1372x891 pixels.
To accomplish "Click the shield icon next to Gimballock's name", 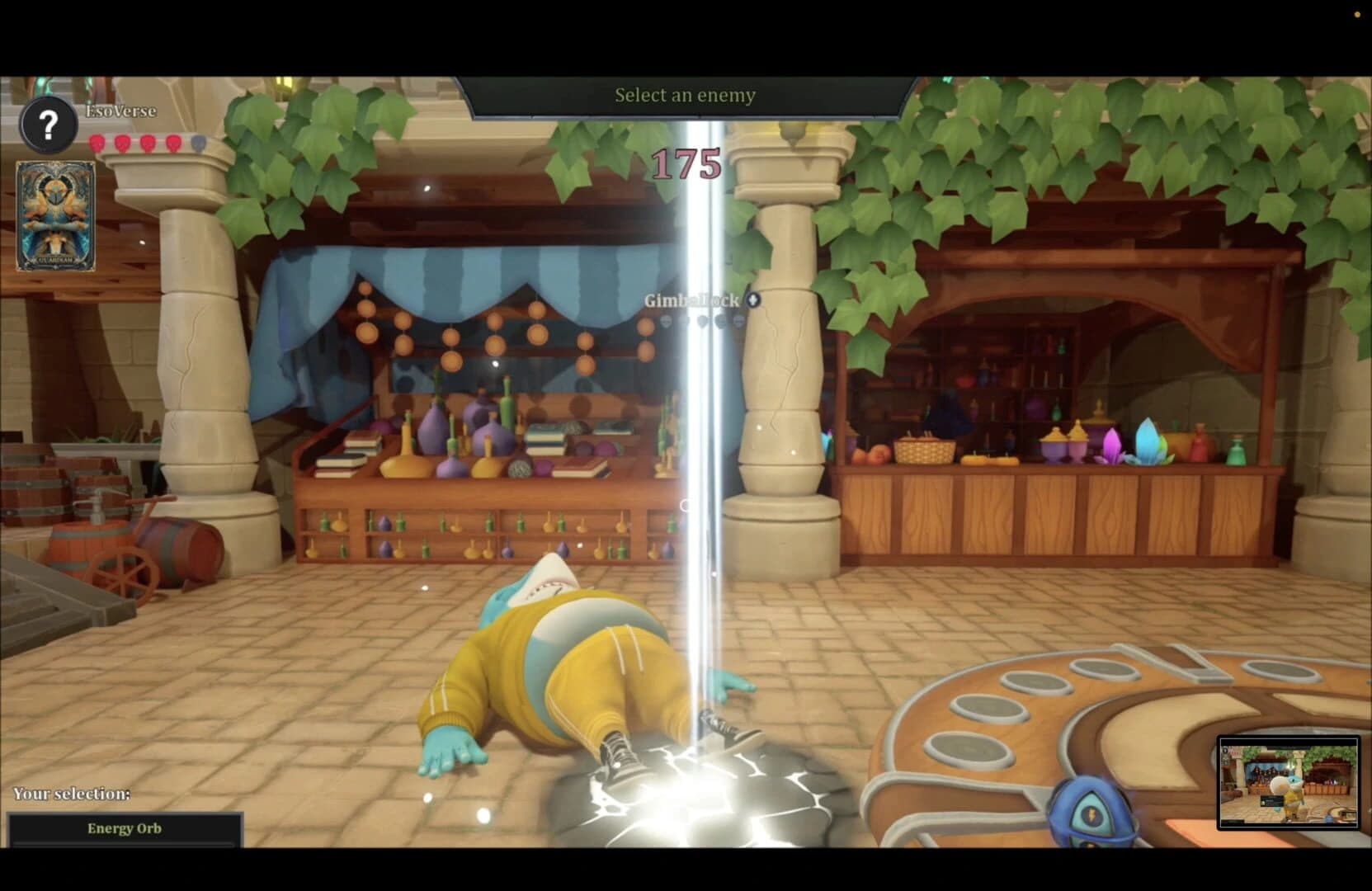I will (753, 301).
